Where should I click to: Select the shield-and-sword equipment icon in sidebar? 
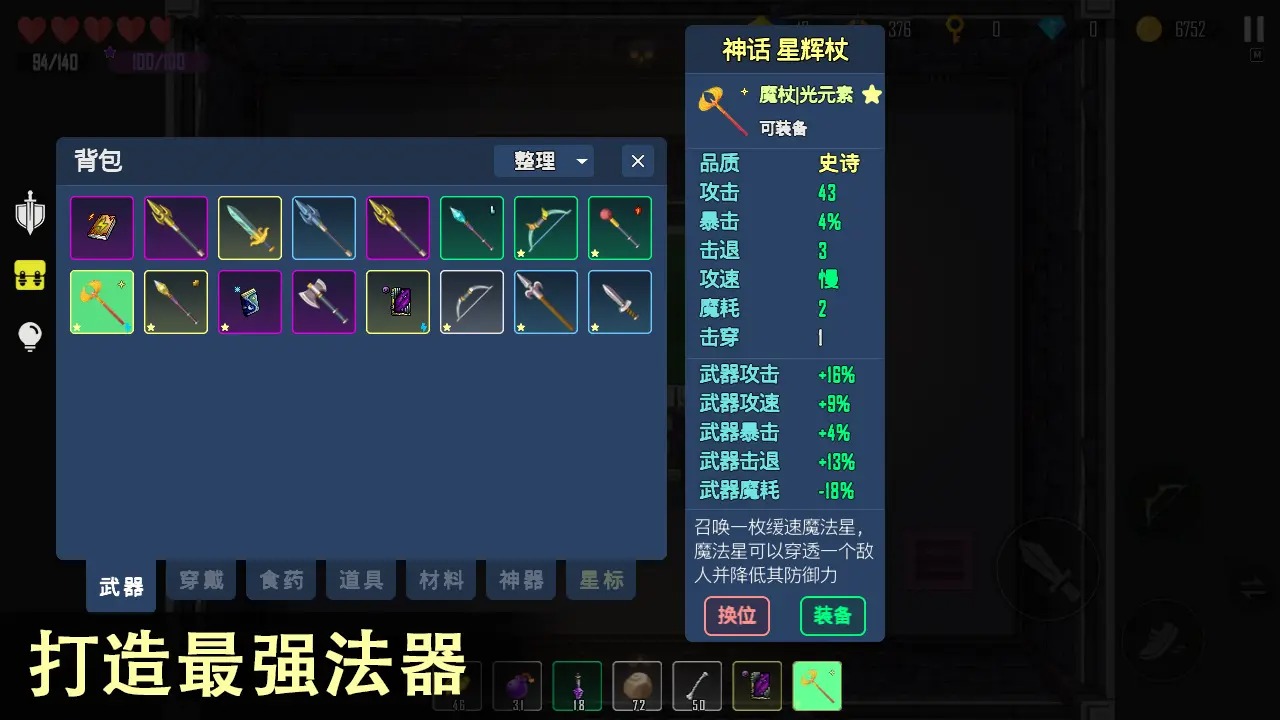click(30, 215)
